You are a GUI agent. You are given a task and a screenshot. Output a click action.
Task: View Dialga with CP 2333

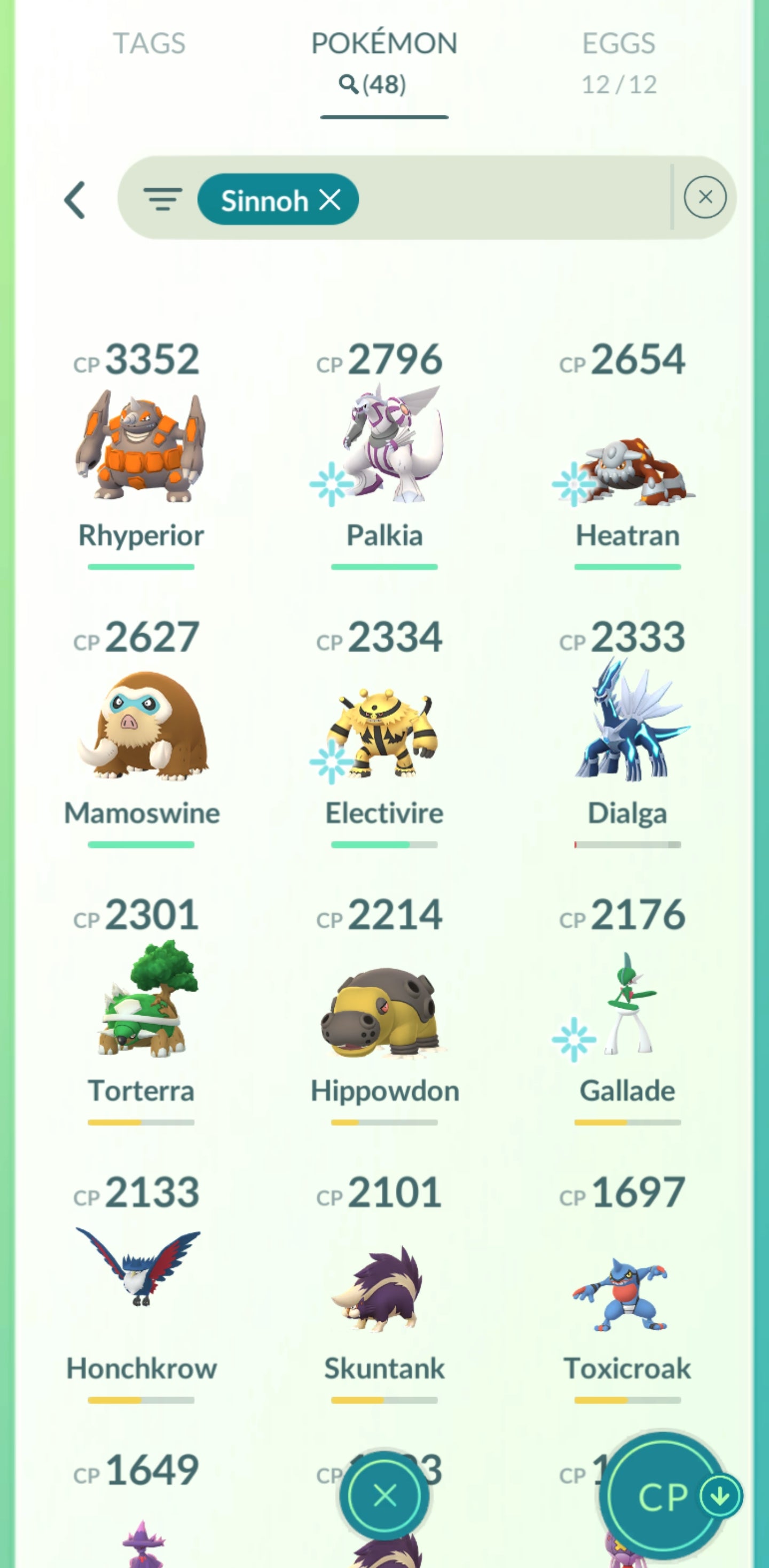point(627,724)
